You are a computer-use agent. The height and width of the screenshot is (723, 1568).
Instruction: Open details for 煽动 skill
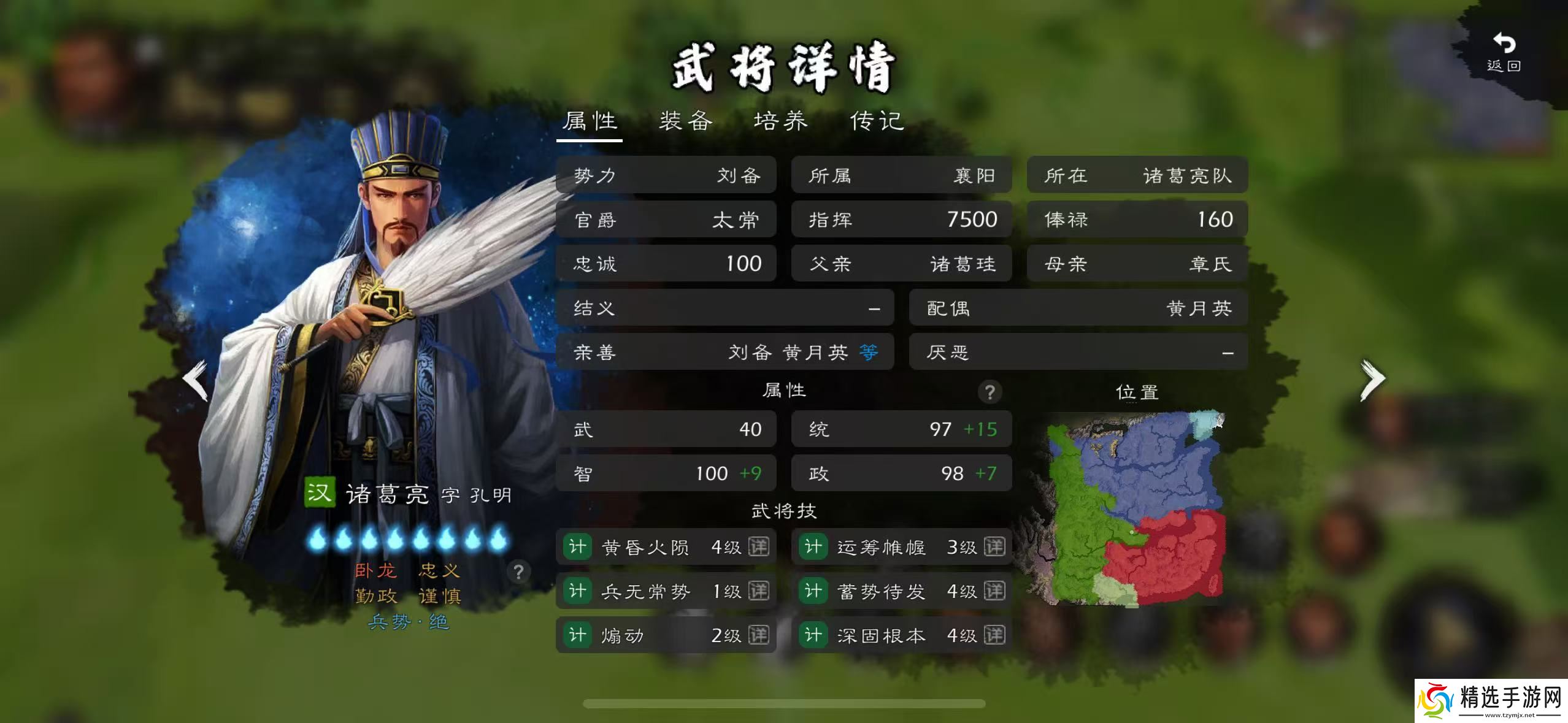(758, 635)
